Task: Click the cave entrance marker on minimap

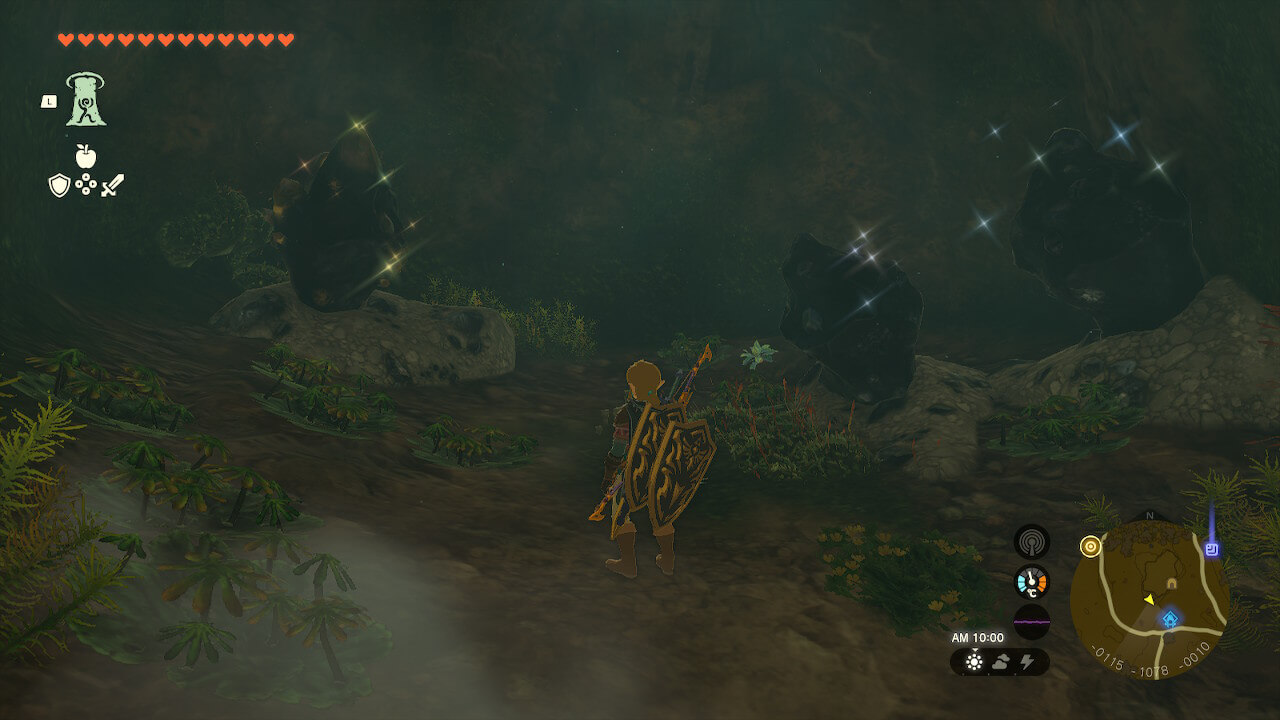Action: click(1171, 583)
